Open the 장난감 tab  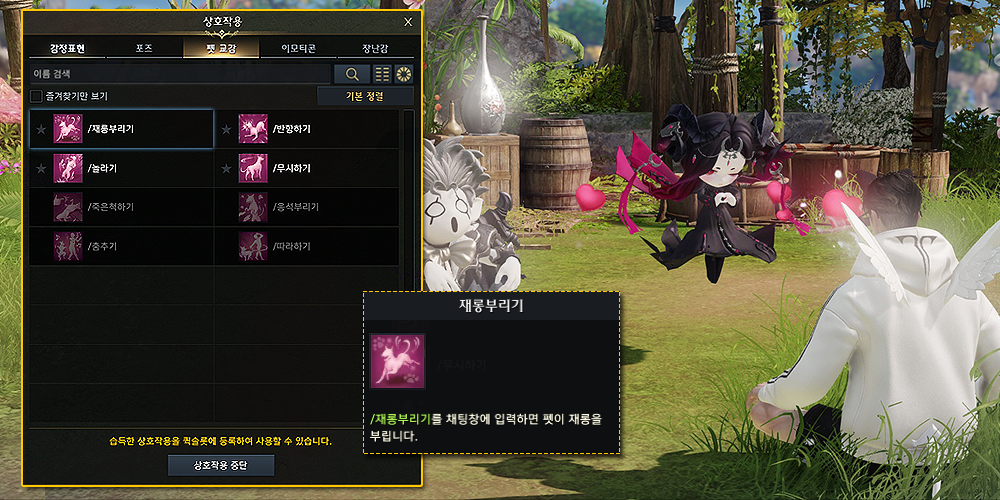(374, 49)
